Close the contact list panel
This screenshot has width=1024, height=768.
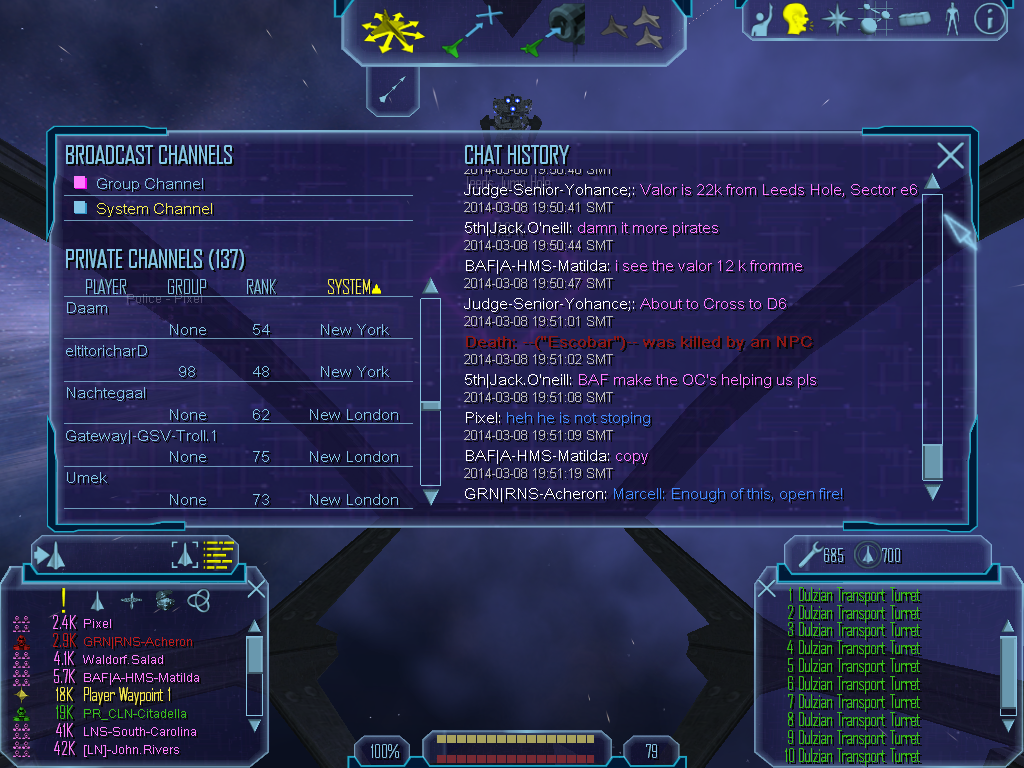pyautogui.click(x=256, y=588)
